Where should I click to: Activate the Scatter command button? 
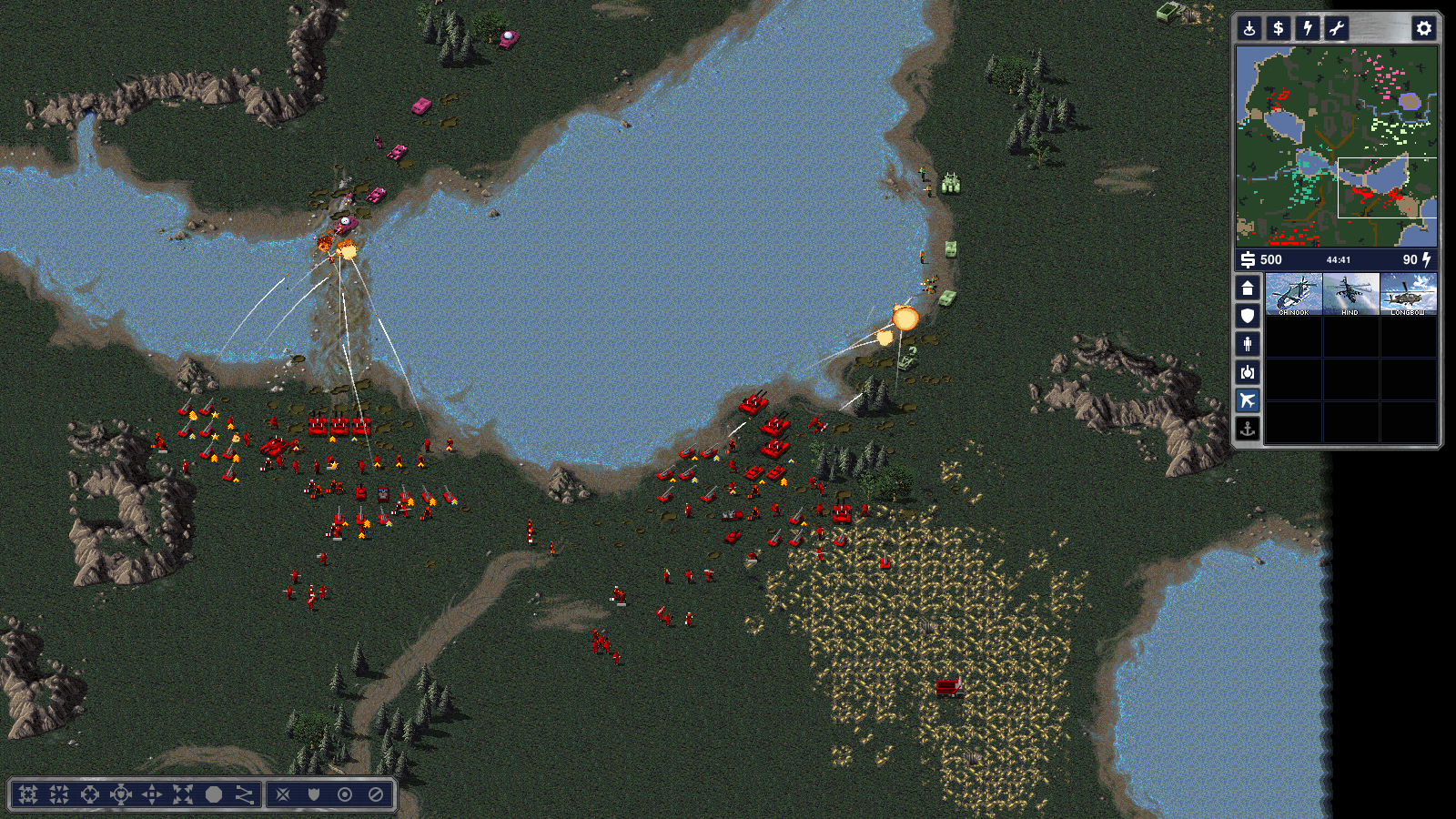point(183,794)
